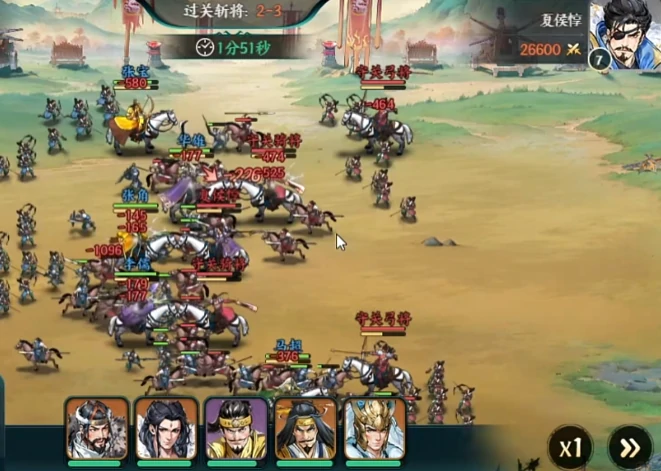
Task: Skip battle with the double-arrow button
Action: tap(629, 447)
